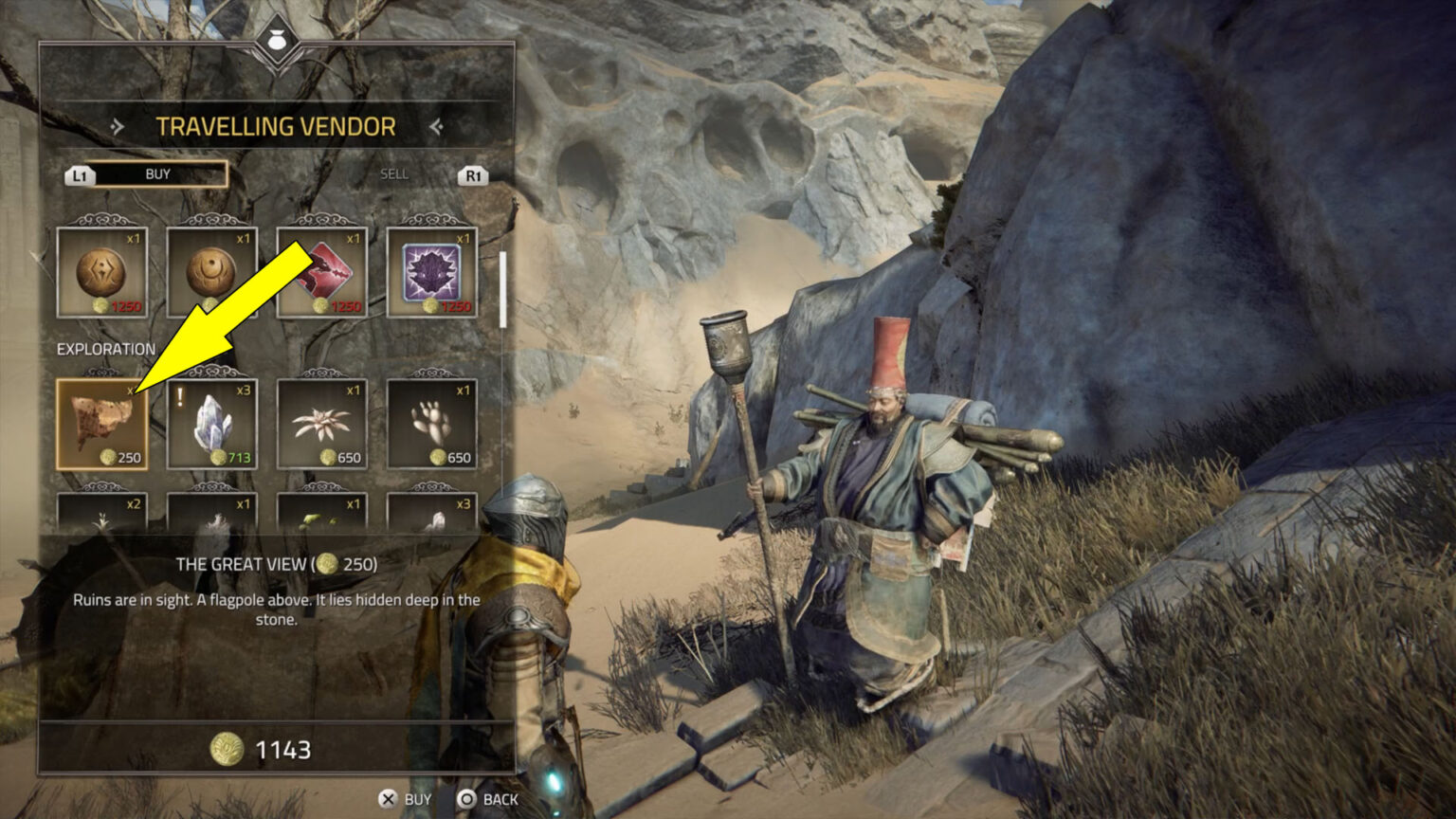Click the left arrow beside Travelling Vendor
1456x819 pixels.
pos(118,126)
